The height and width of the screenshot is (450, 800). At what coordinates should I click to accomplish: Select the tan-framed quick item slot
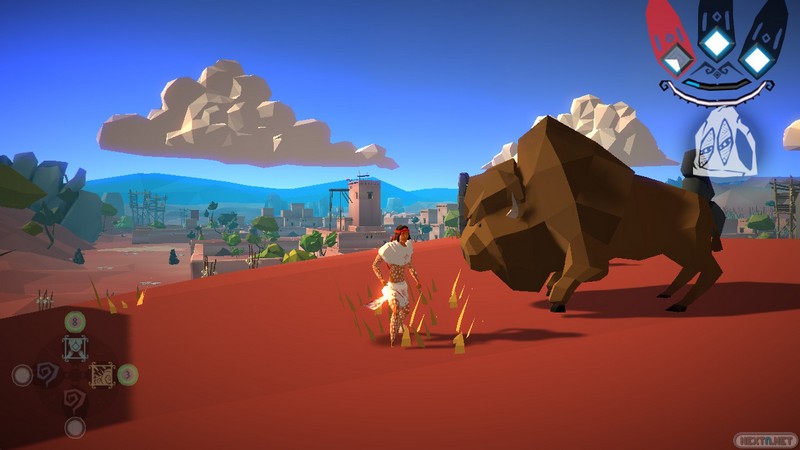pos(102,375)
